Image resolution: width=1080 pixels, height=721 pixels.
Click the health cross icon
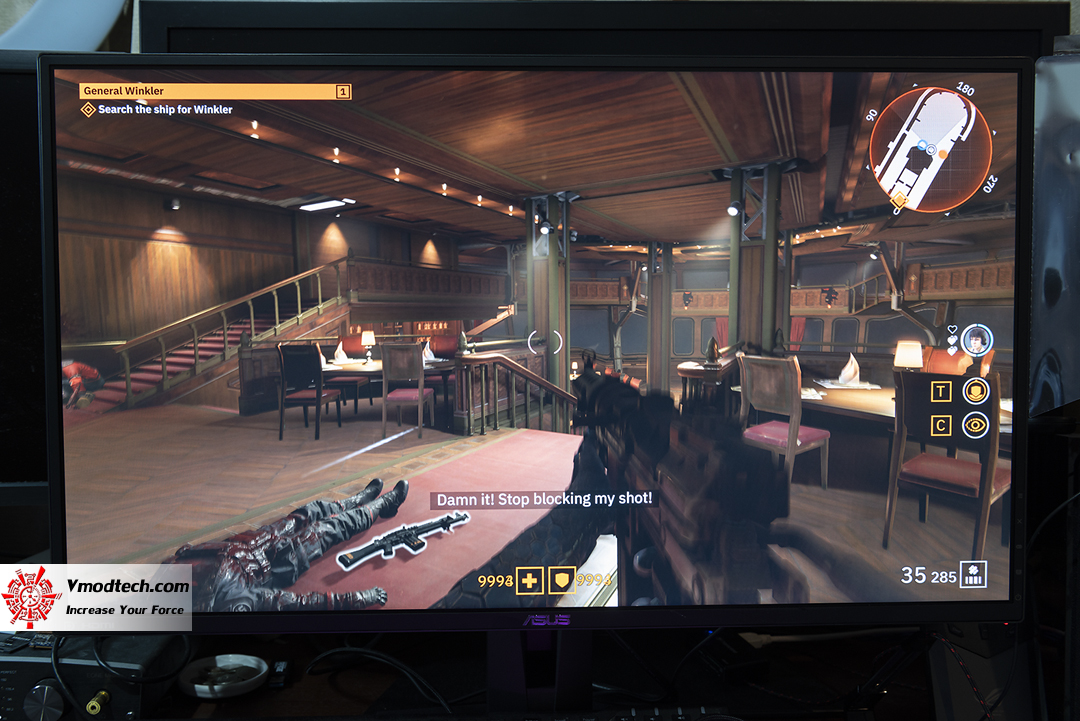529,581
